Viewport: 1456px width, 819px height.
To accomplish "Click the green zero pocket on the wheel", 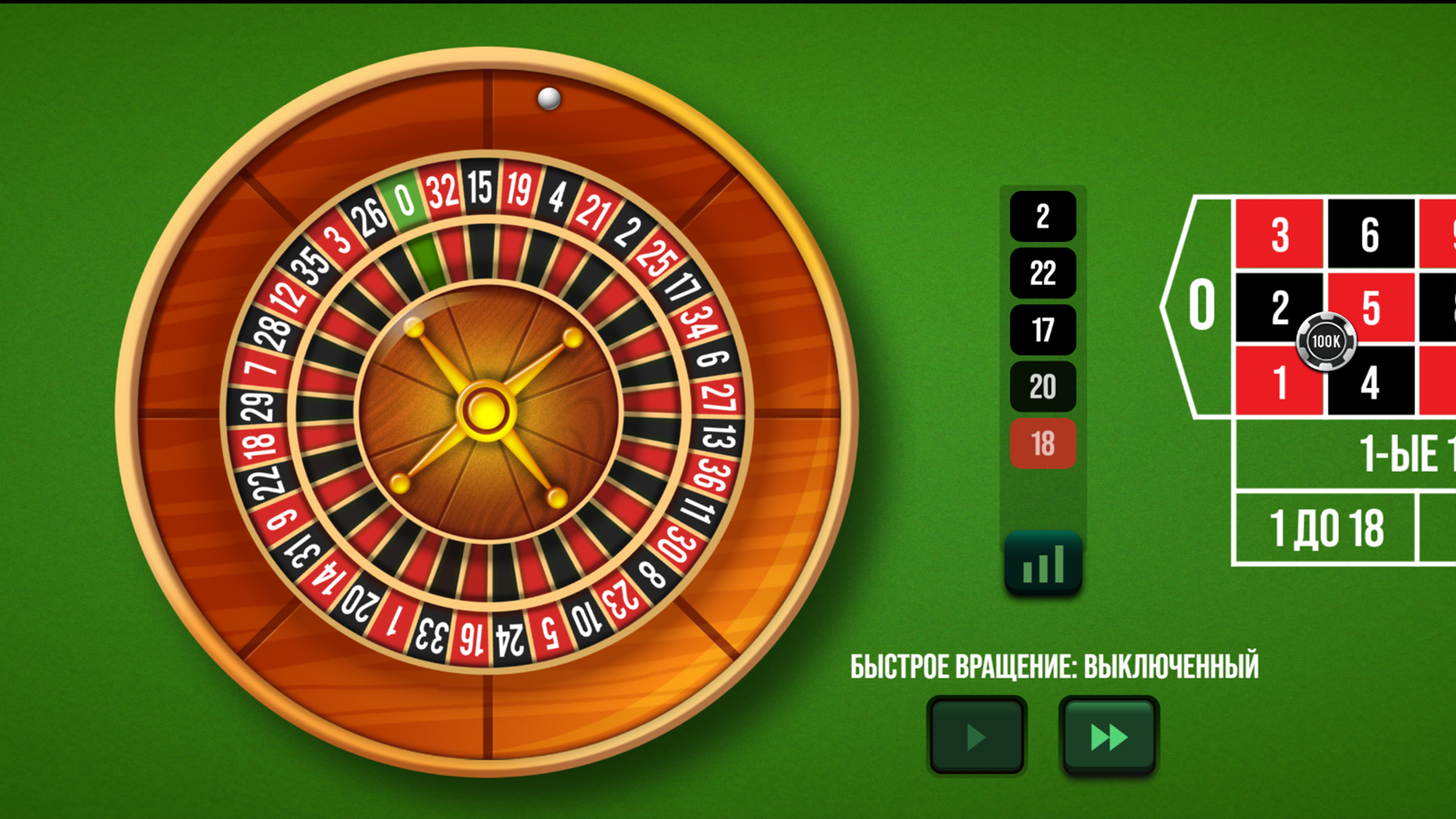I will pyautogui.click(x=406, y=199).
